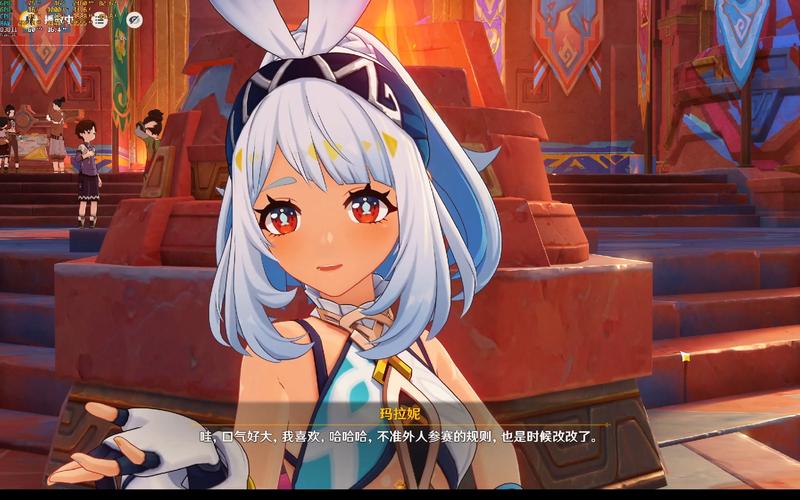Hide the dialogue interface with the eye icon
The width and height of the screenshot is (800, 500).
pos(134,19)
